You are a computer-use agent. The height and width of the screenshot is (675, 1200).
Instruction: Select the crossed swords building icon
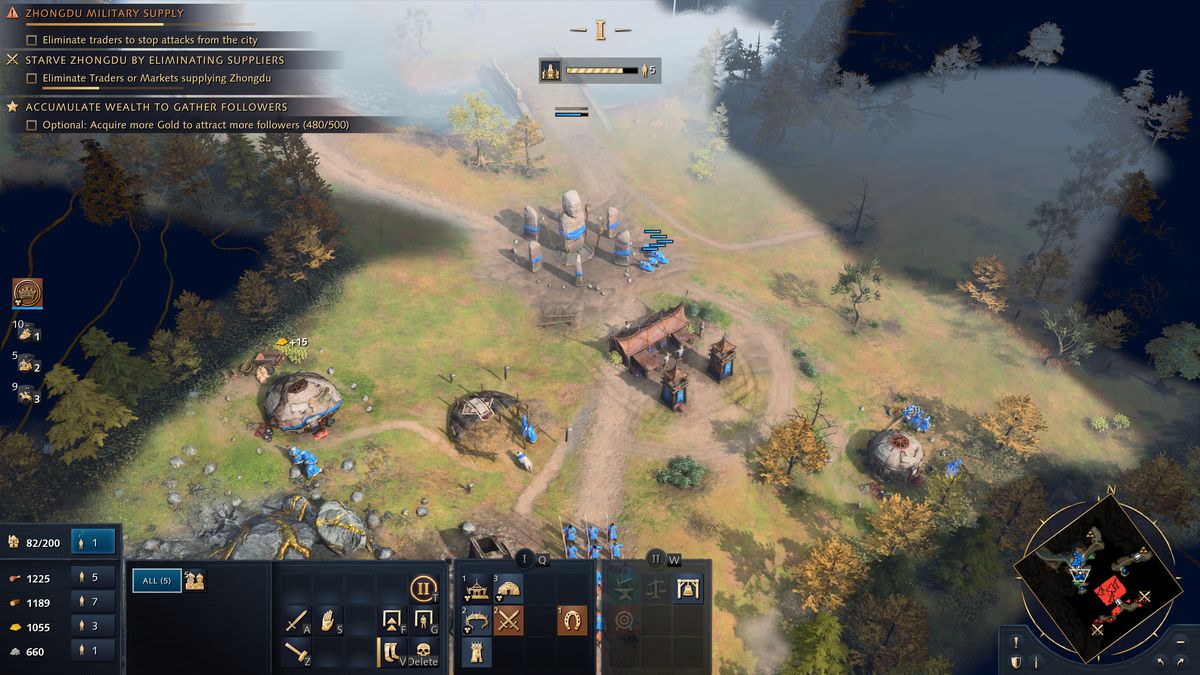509,621
